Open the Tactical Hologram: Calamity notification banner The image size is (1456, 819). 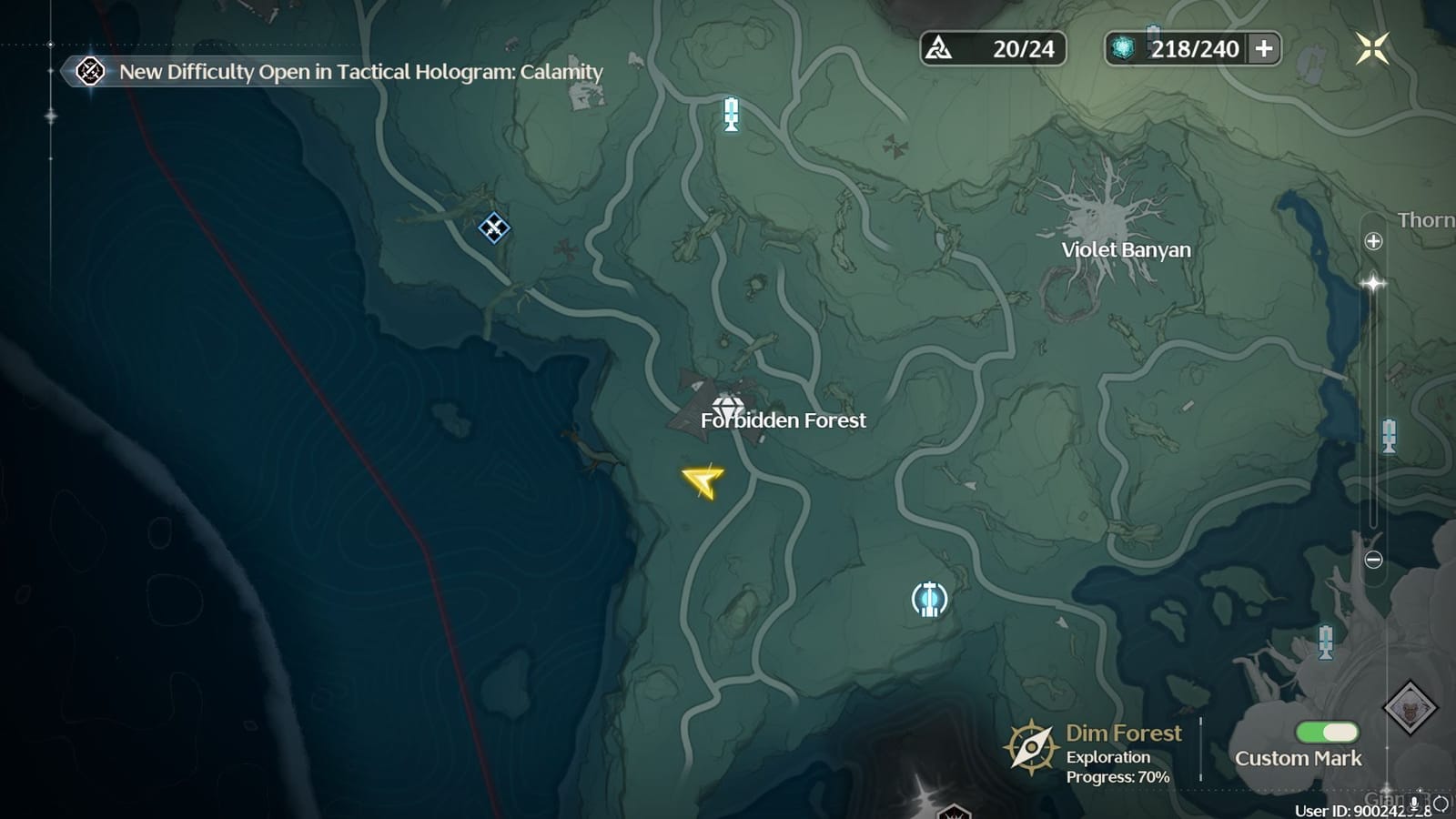(x=346, y=72)
